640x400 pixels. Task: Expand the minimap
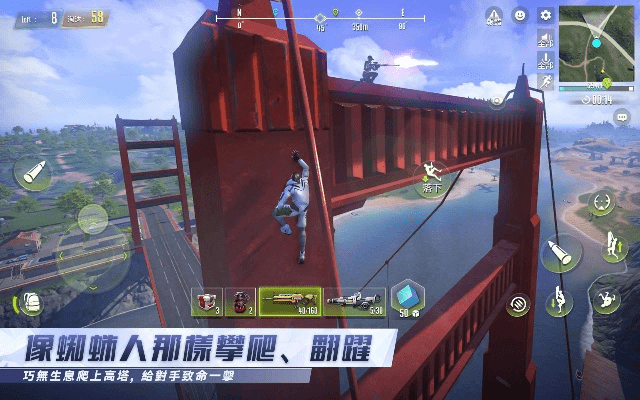coord(597,39)
